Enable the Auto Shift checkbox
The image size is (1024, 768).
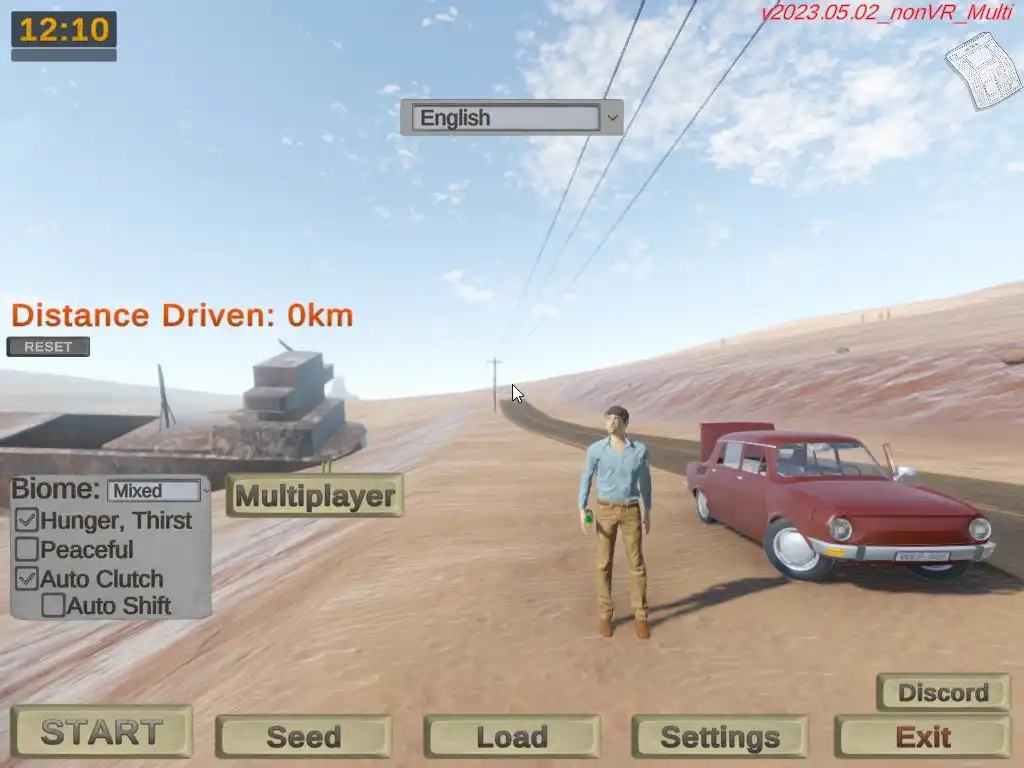[x=53, y=605]
